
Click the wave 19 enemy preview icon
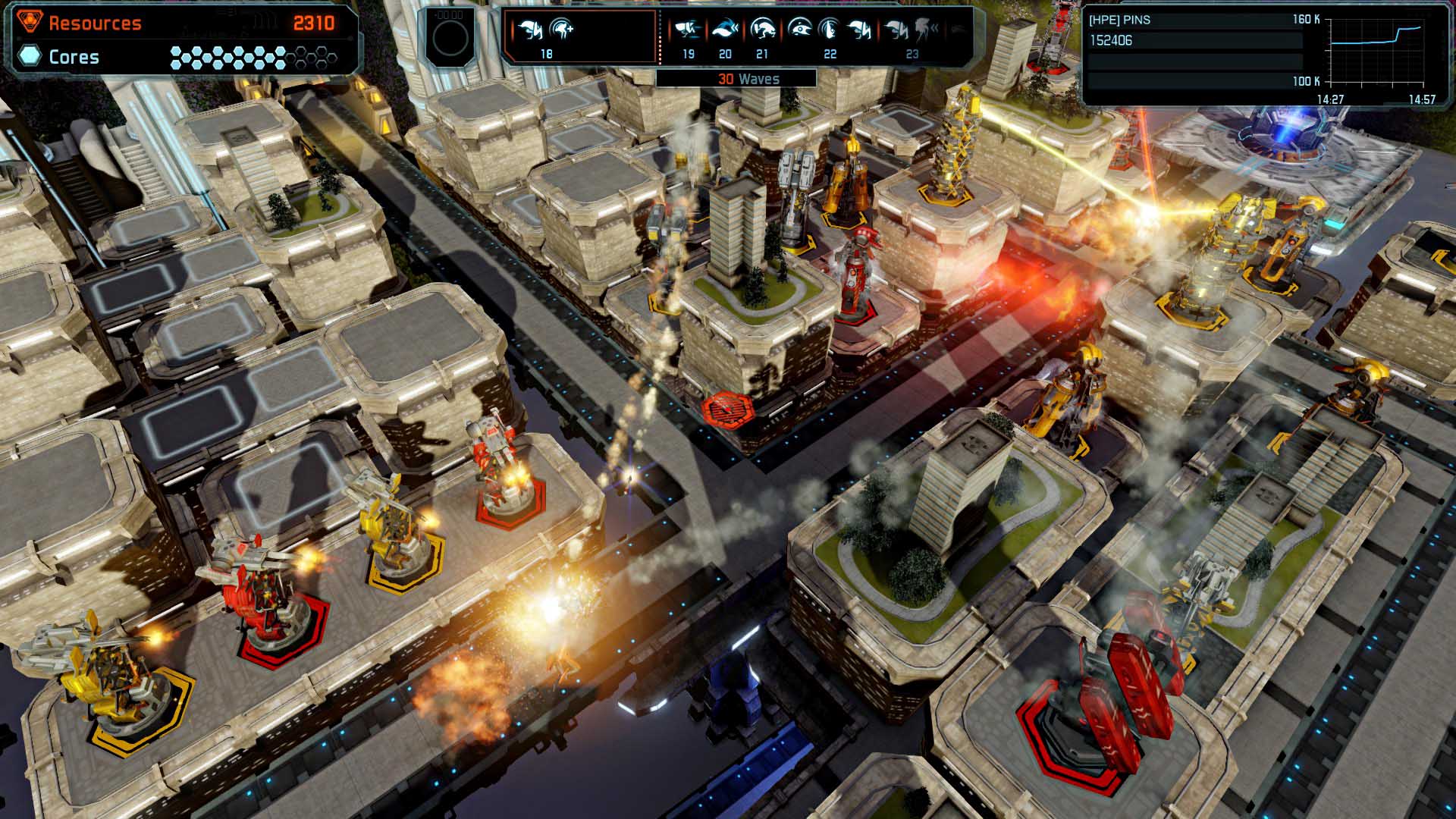pos(687,30)
